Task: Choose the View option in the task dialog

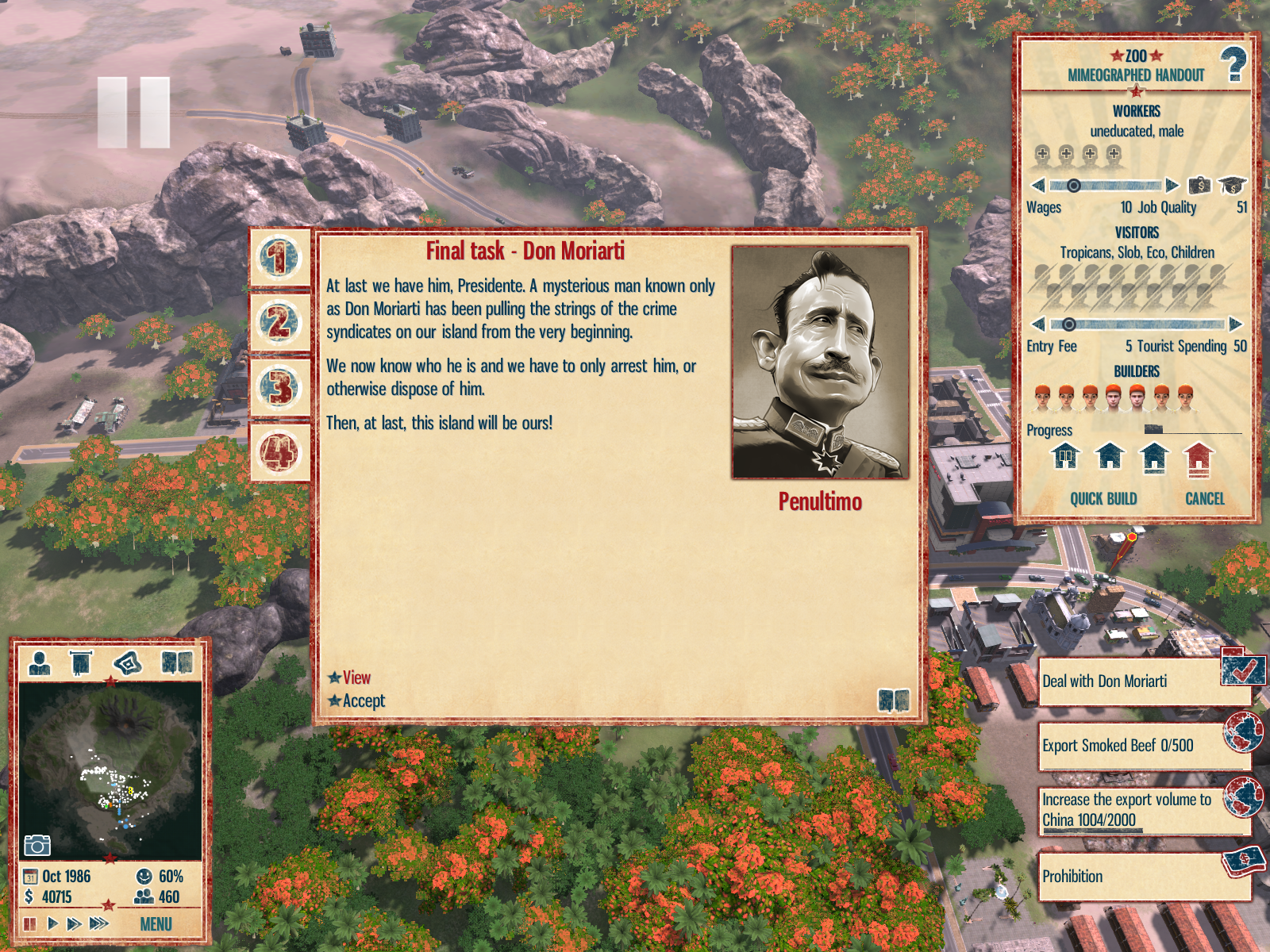Action: click(356, 678)
